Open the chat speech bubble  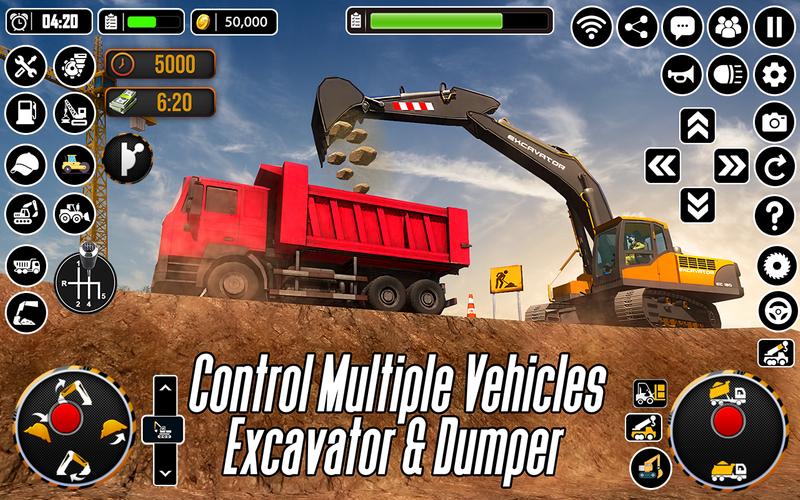coord(683,27)
